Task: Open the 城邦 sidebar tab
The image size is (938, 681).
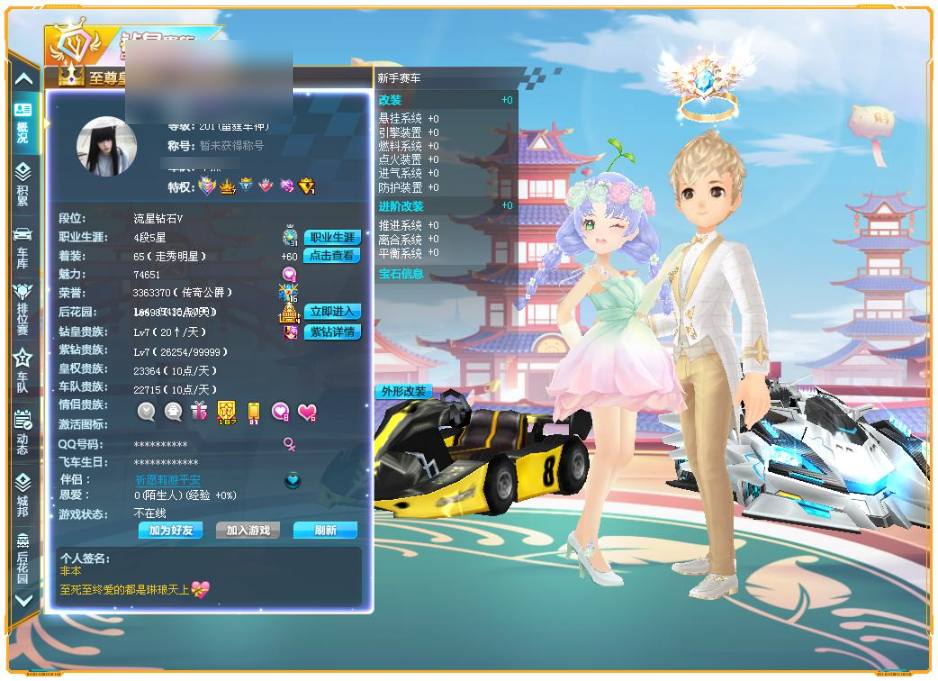Action: pyautogui.click(x=23, y=494)
